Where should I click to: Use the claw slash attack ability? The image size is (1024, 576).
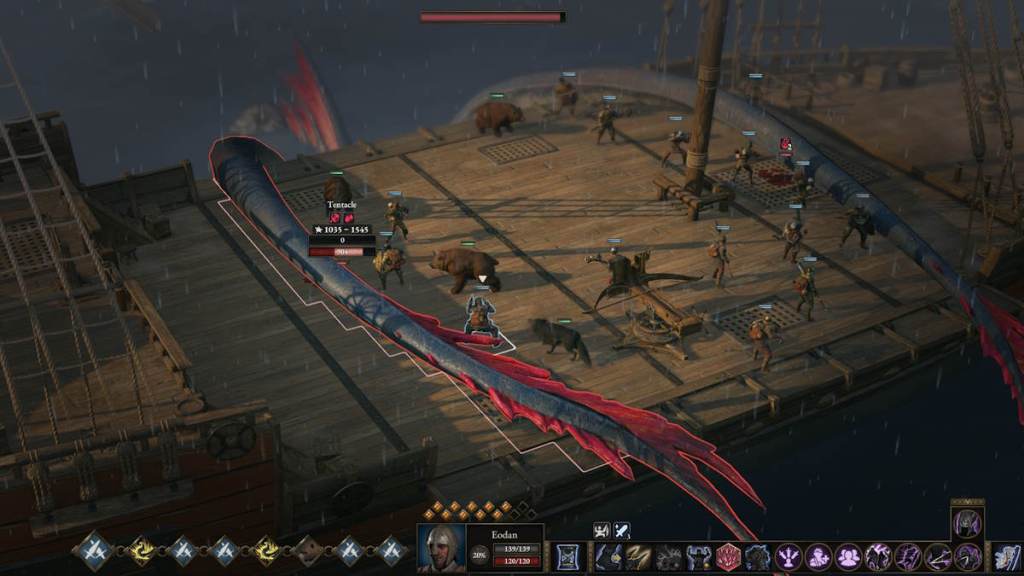[639, 557]
